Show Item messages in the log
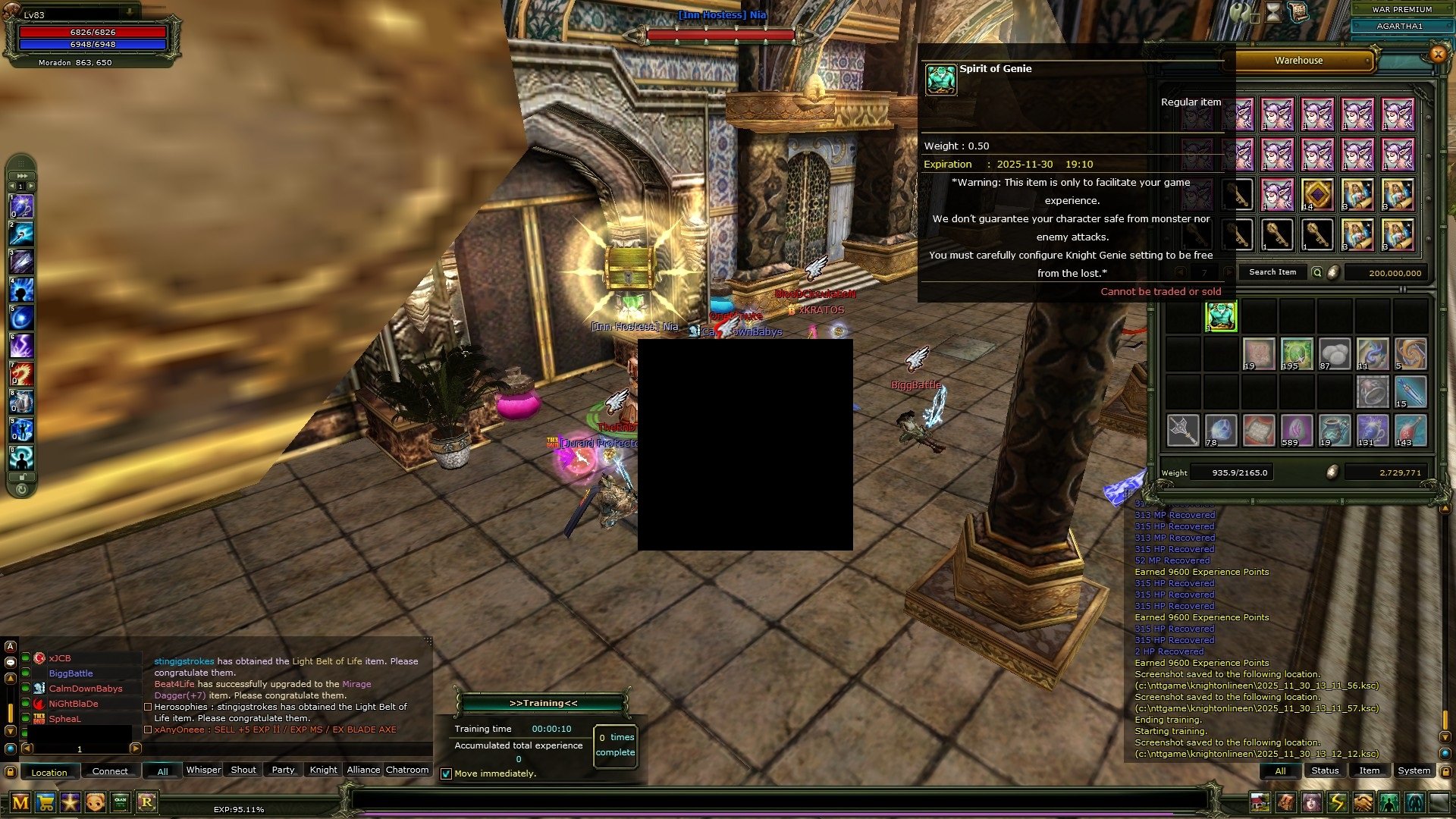The height and width of the screenshot is (819, 1456). coord(1369,770)
